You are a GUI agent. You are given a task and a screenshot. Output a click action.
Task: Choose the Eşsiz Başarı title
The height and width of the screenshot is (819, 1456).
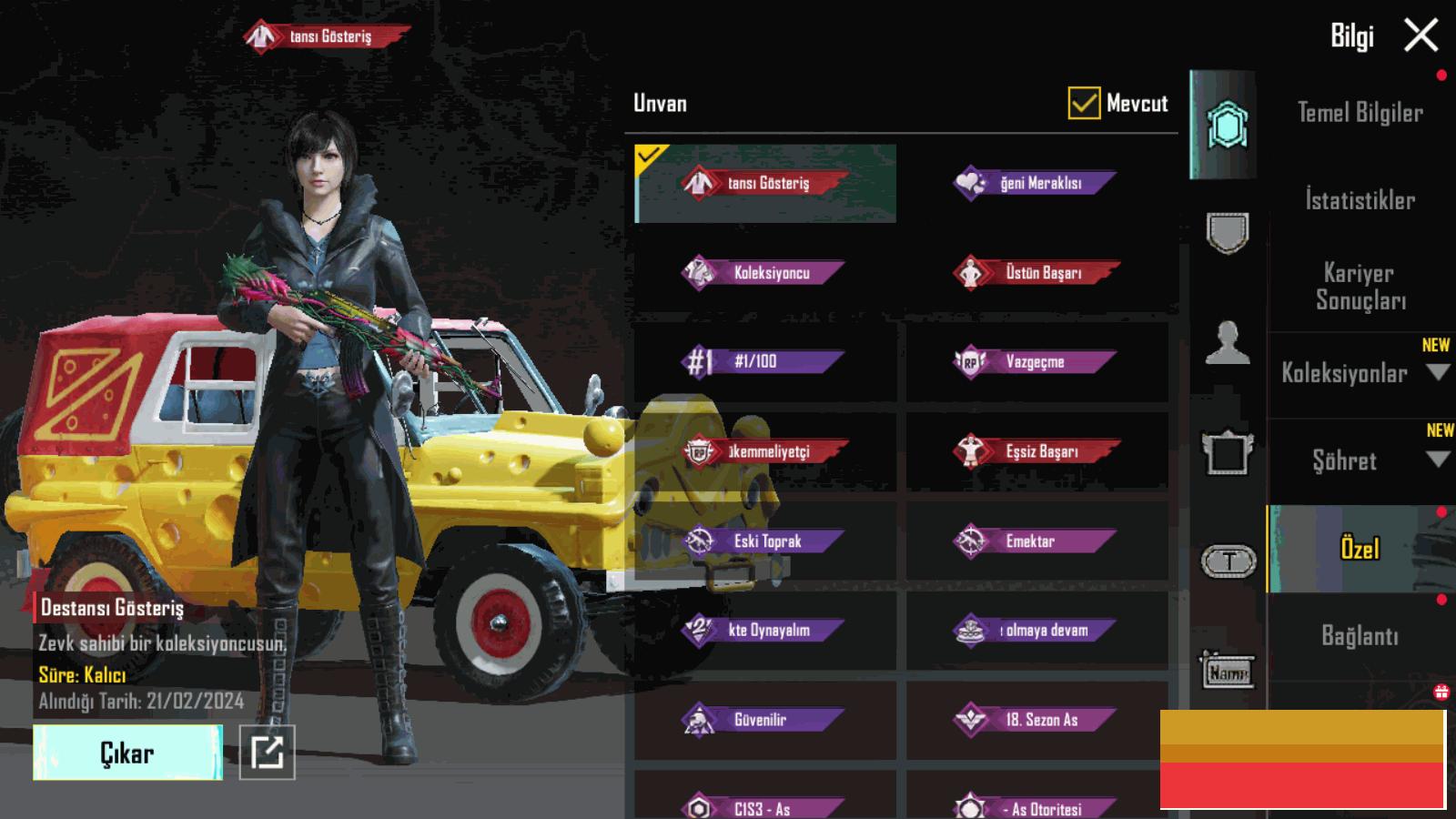tap(1037, 451)
